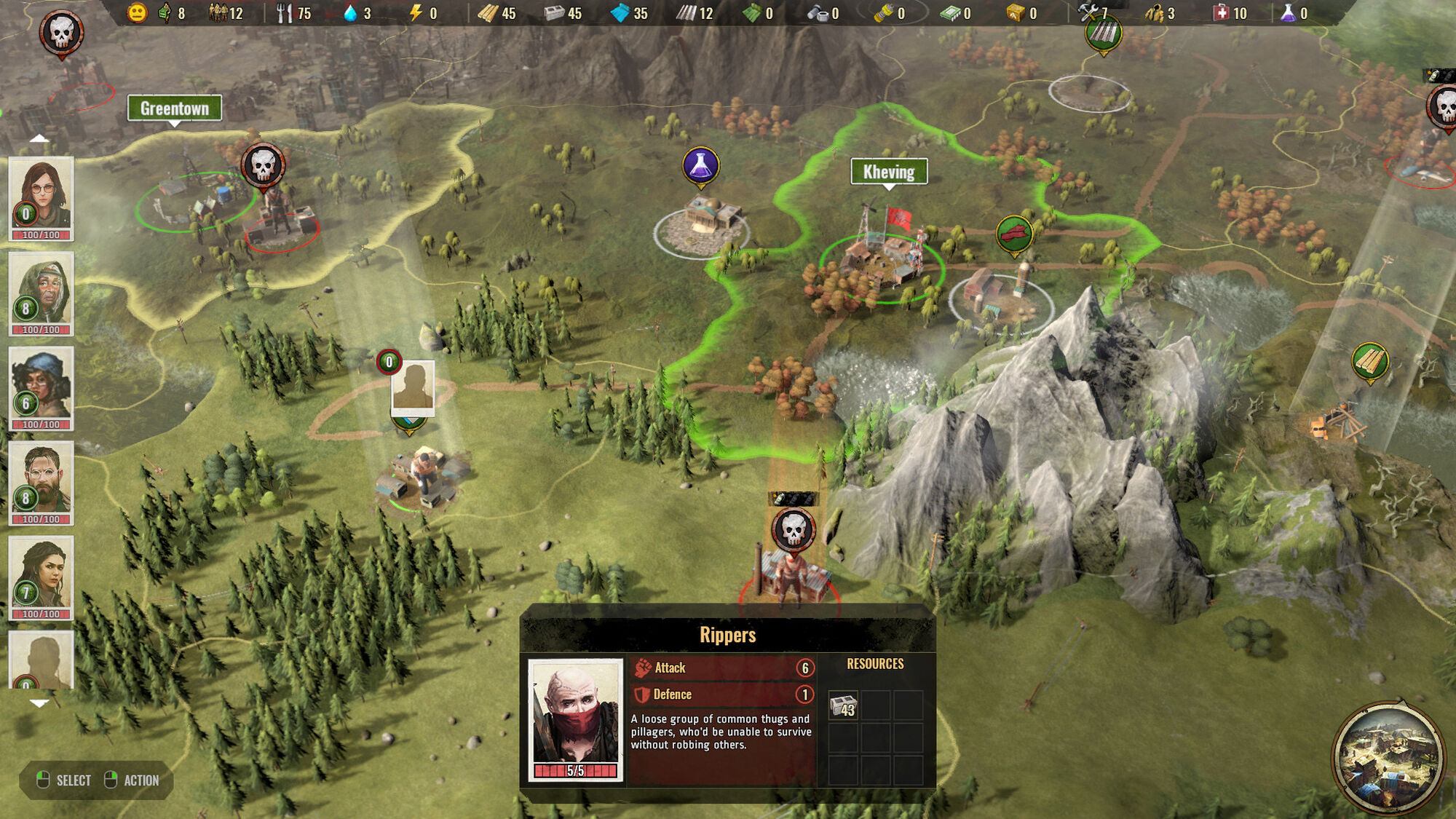Click the down arrow below survivor list
This screenshot has height=819, width=1456.
pos(39,703)
